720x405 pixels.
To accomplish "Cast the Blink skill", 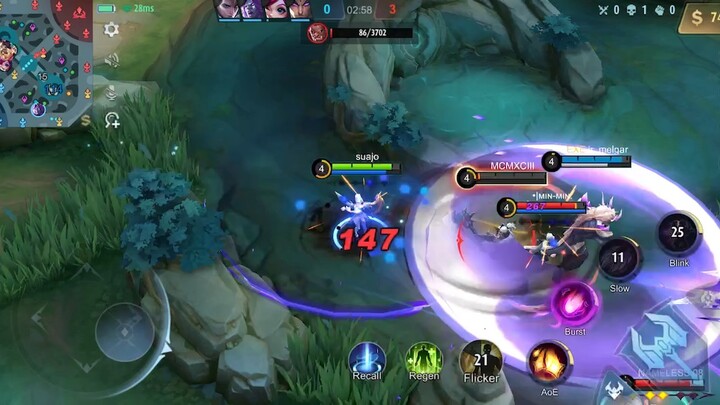I will 679,233.
